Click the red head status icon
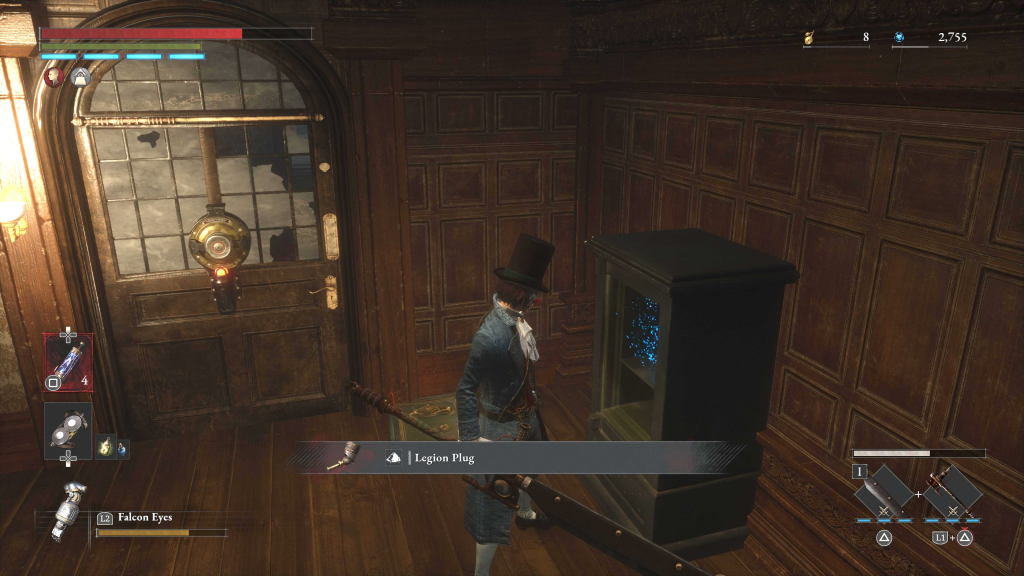This screenshot has width=1024, height=576. [x=55, y=76]
